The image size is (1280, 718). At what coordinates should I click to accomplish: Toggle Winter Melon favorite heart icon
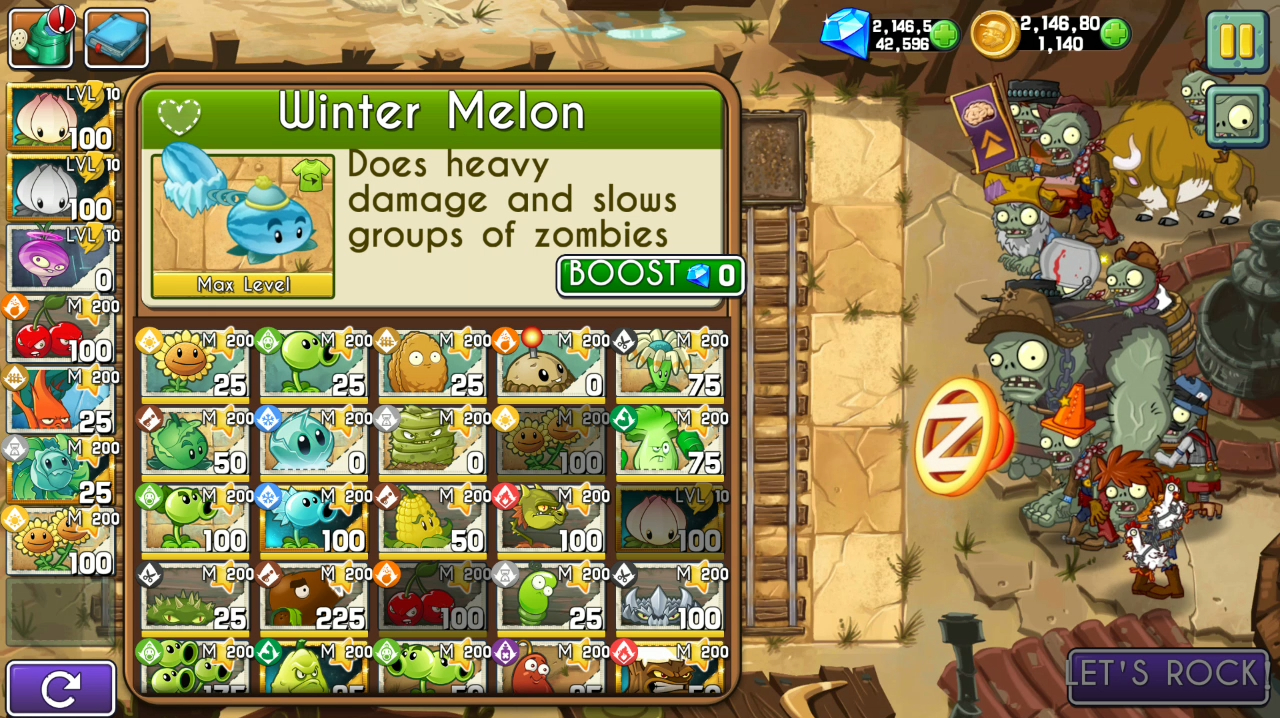(x=179, y=117)
